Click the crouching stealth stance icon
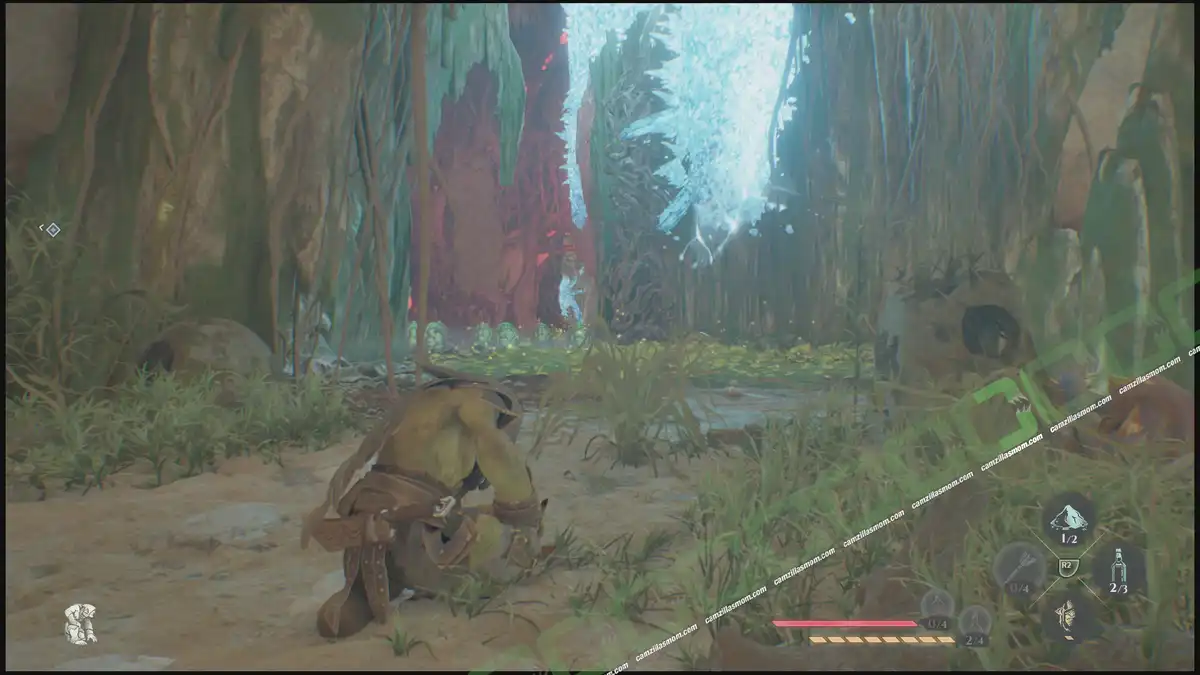Screen dimensions: 1200x675 point(80,624)
